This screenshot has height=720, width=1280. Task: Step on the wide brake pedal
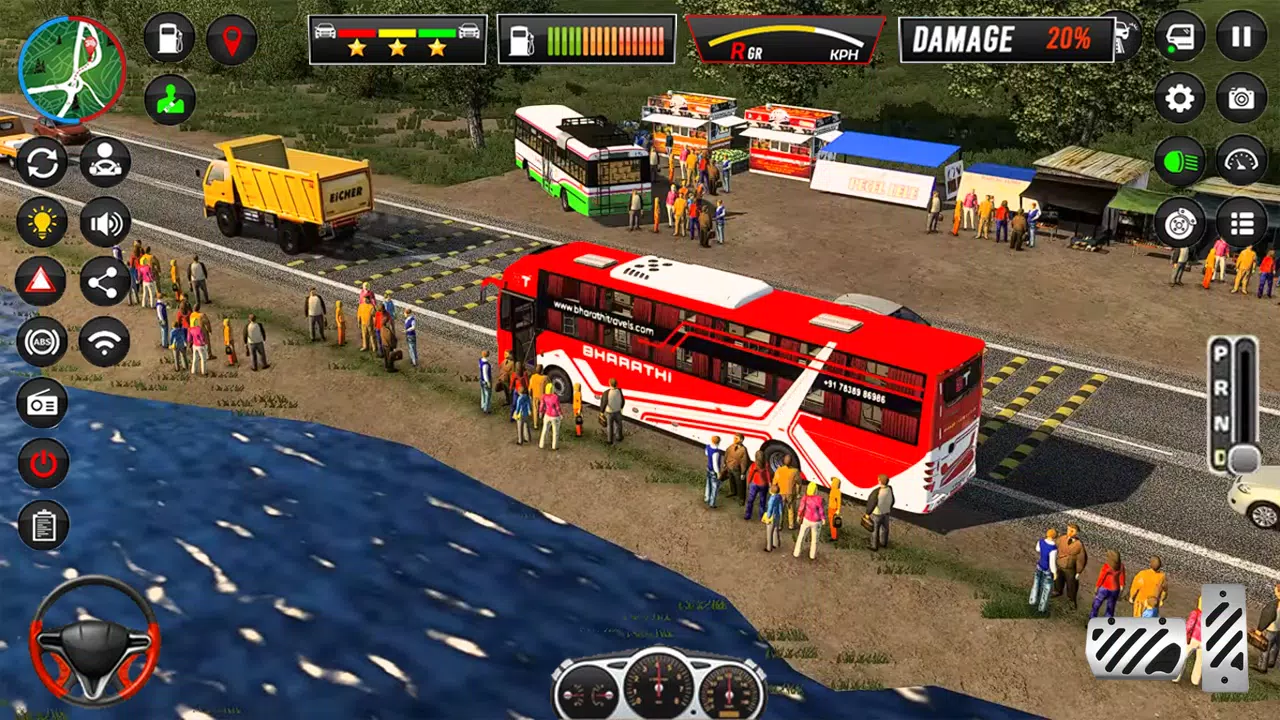pyautogui.click(x=1135, y=648)
